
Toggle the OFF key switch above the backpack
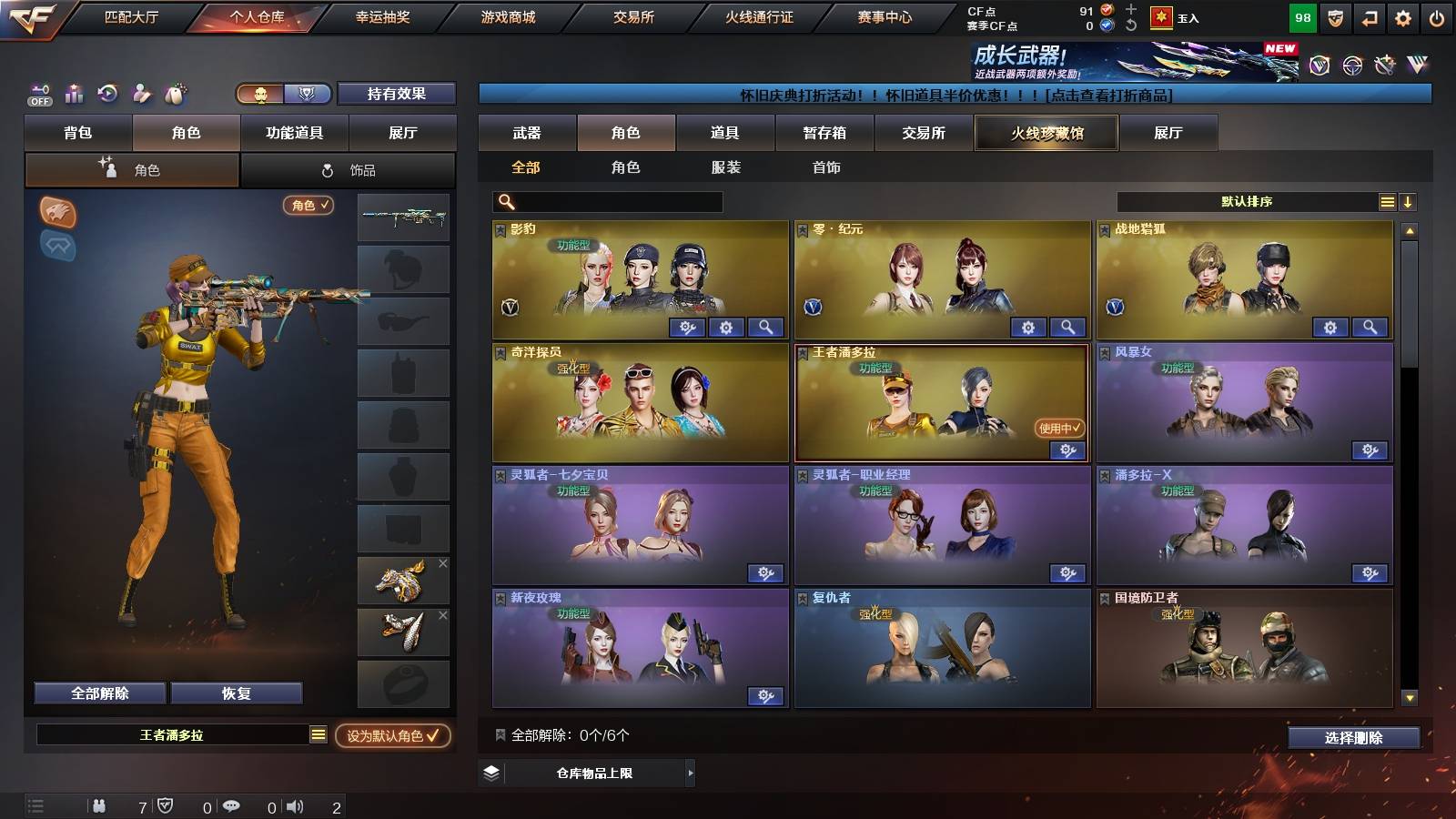pos(38,94)
